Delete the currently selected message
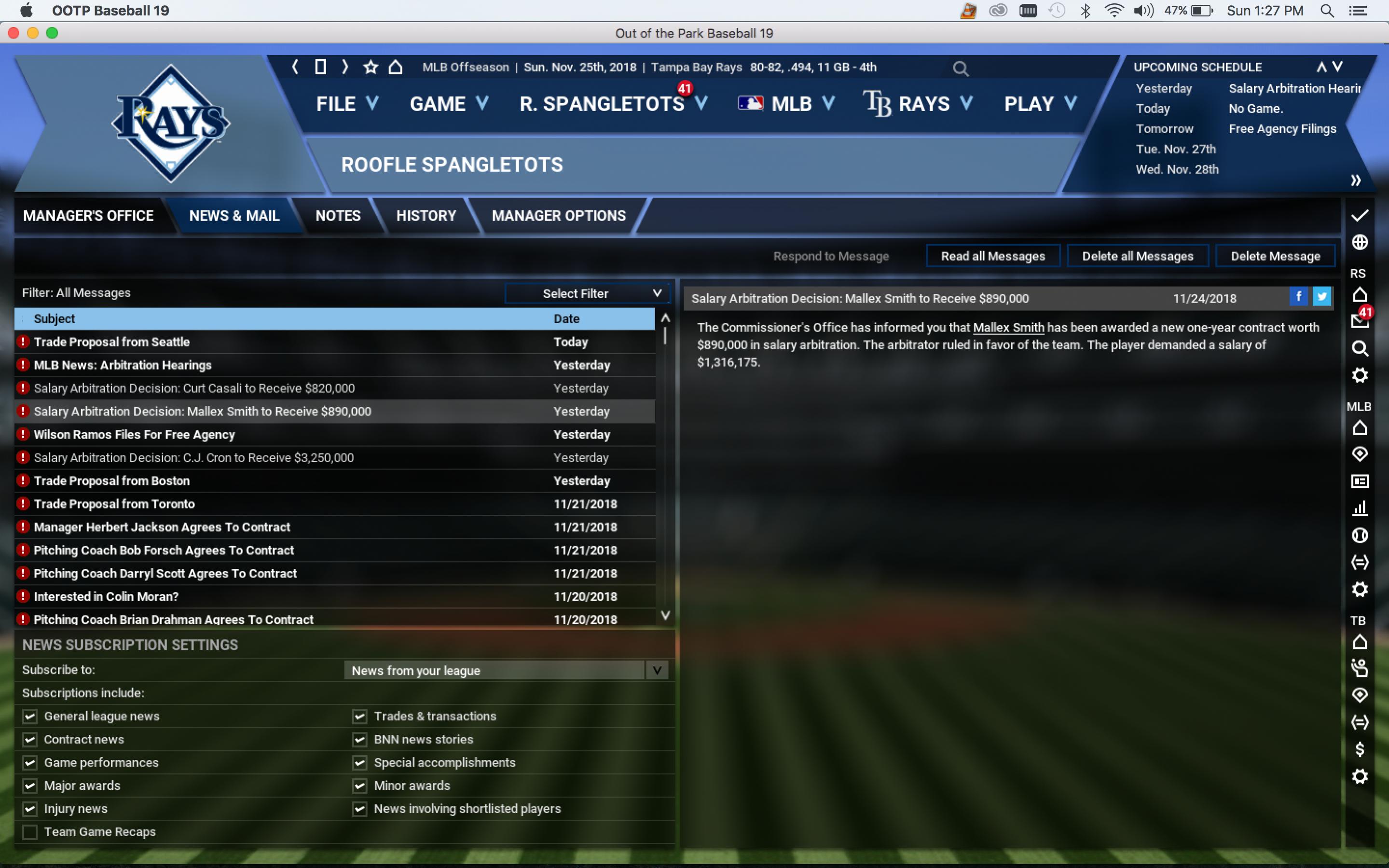The image size is (1389, 868). point(1275,256)
